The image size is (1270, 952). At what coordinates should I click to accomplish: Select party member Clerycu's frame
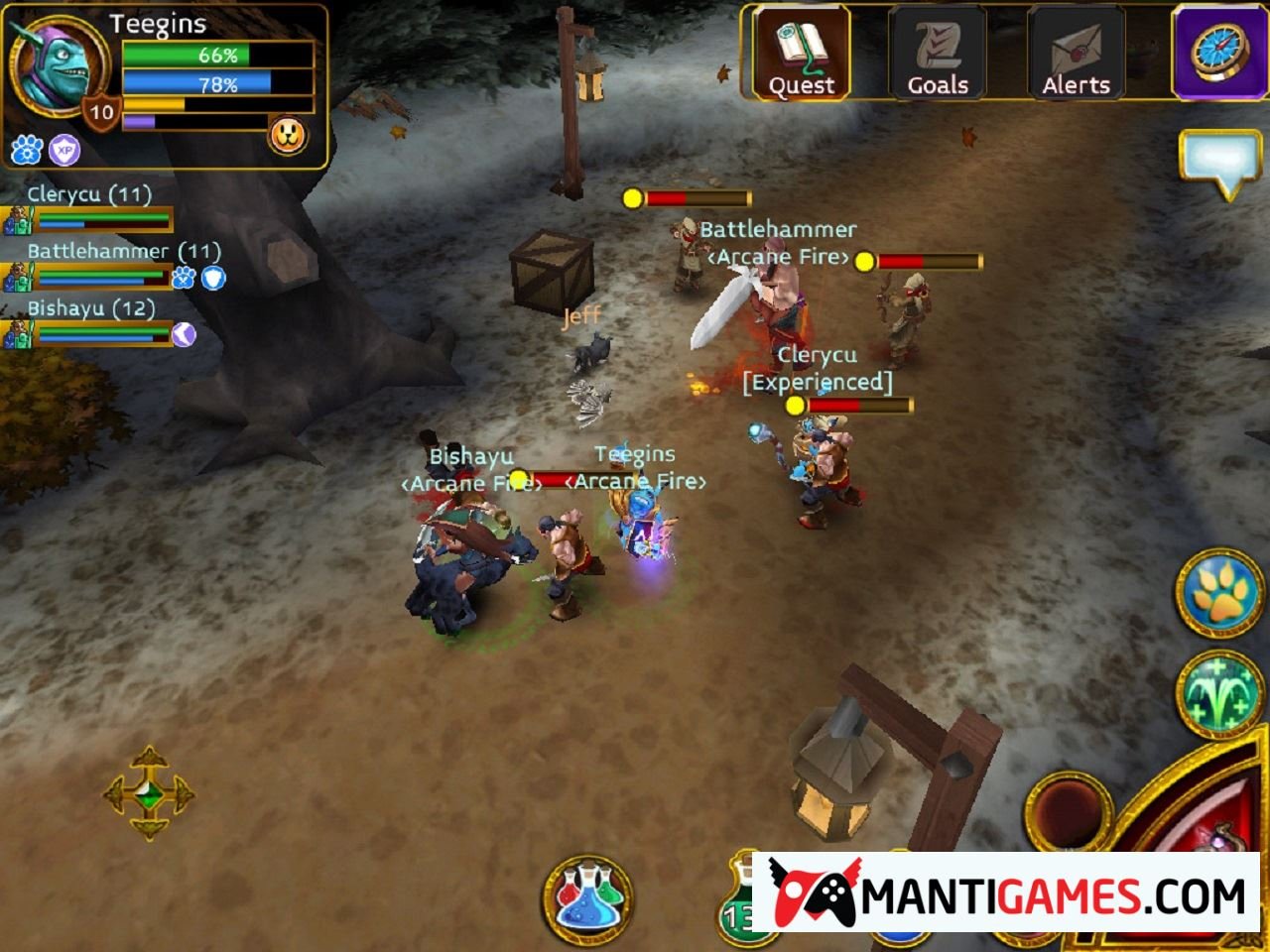(x=89, y=208)
